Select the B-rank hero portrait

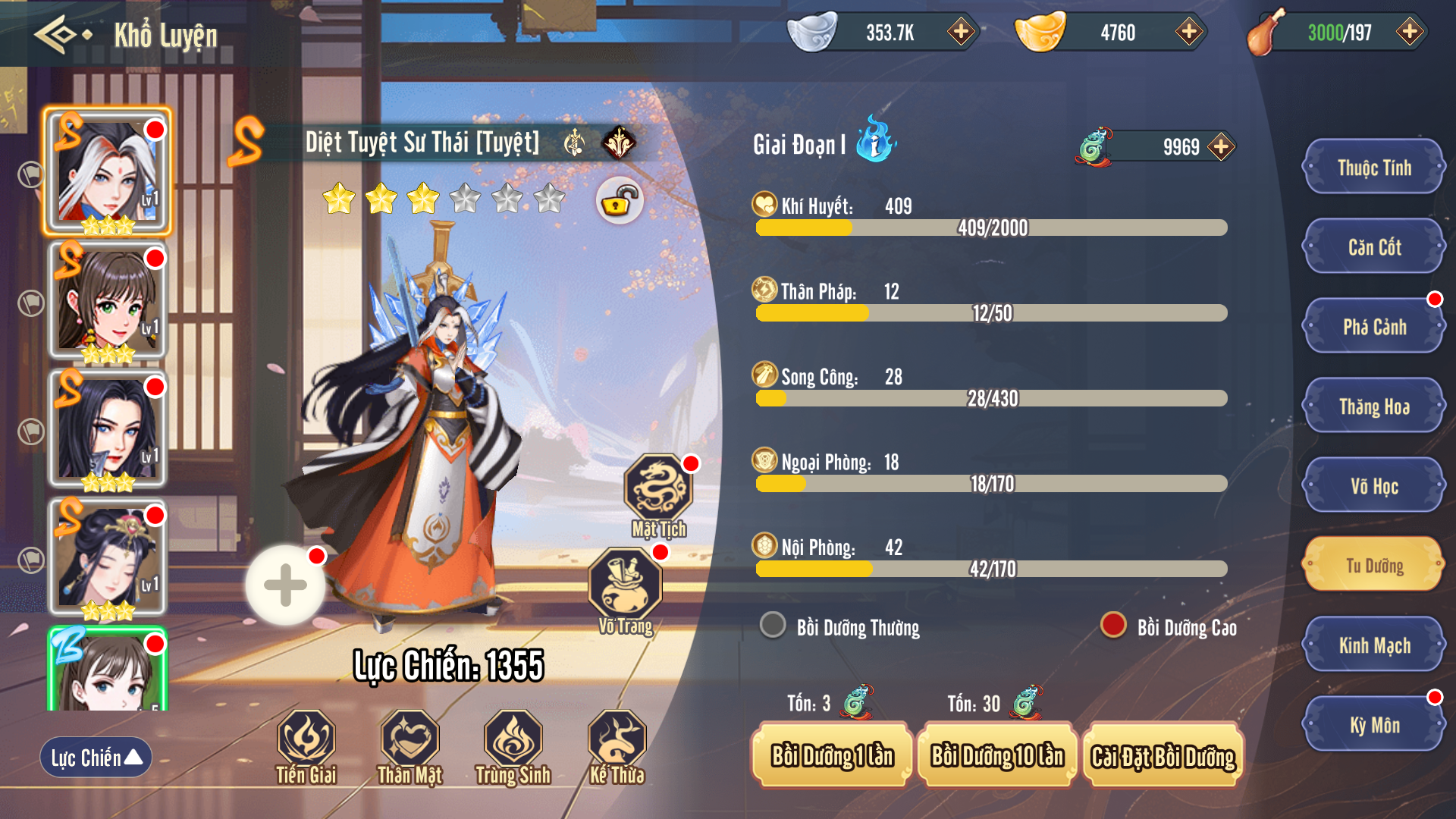(x=108, y=670)
